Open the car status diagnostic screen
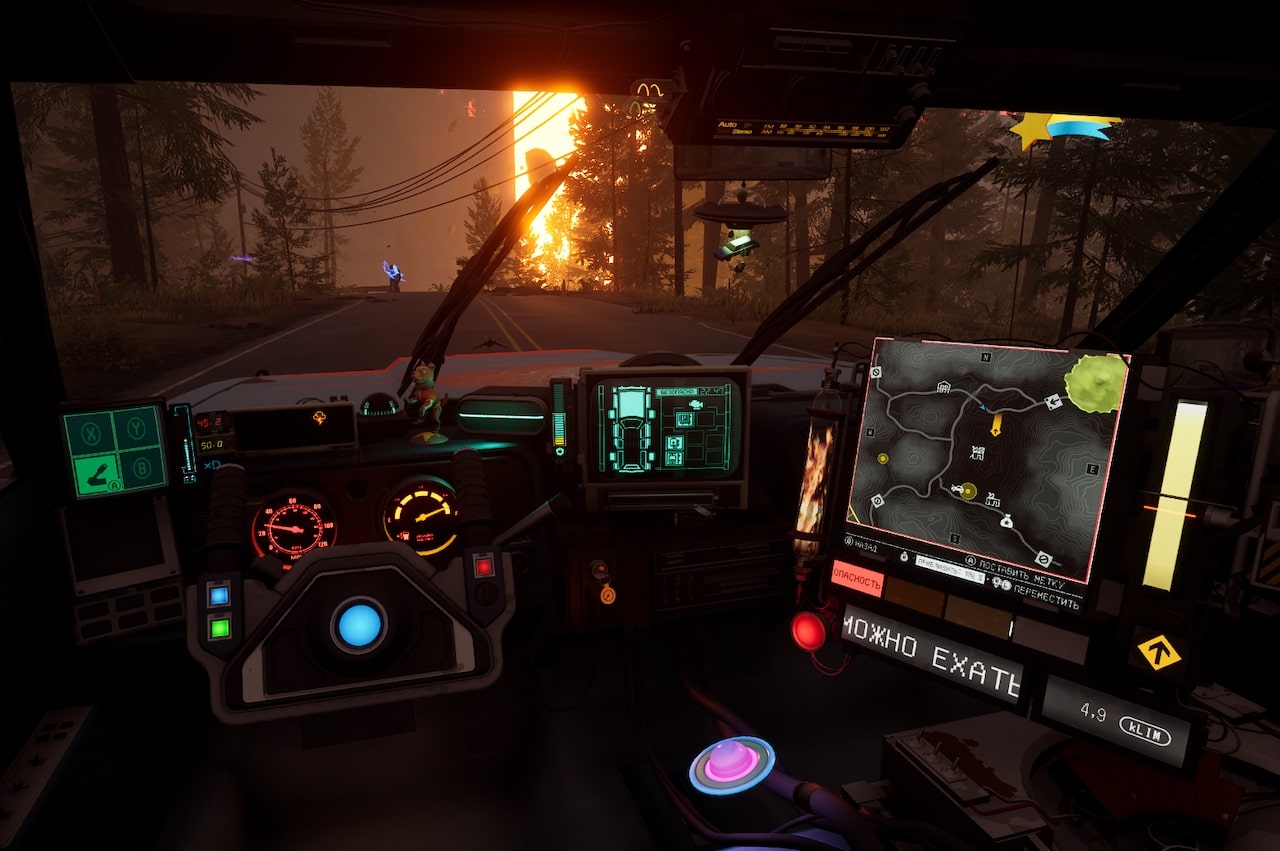 coord(664,425)
